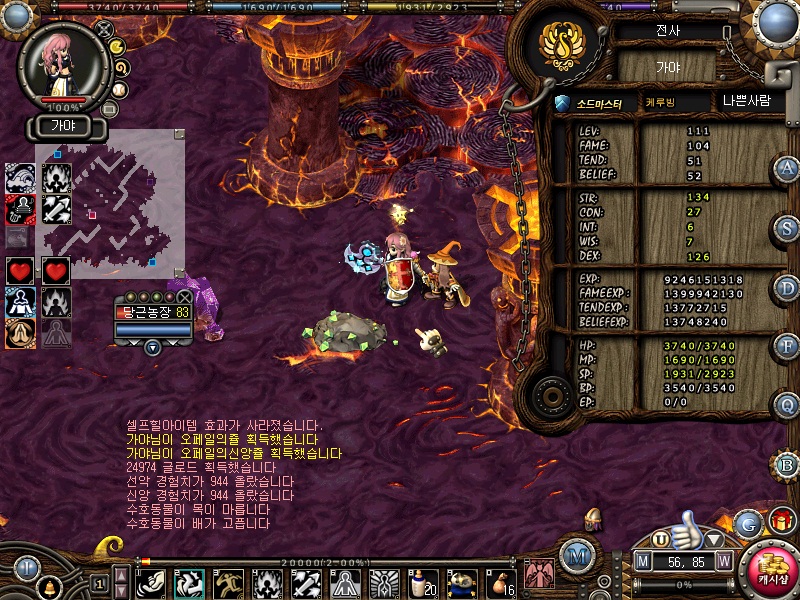Screen dimensions: 800x600
Task: Choose the F side tab
Action: [x=787, y=347]
